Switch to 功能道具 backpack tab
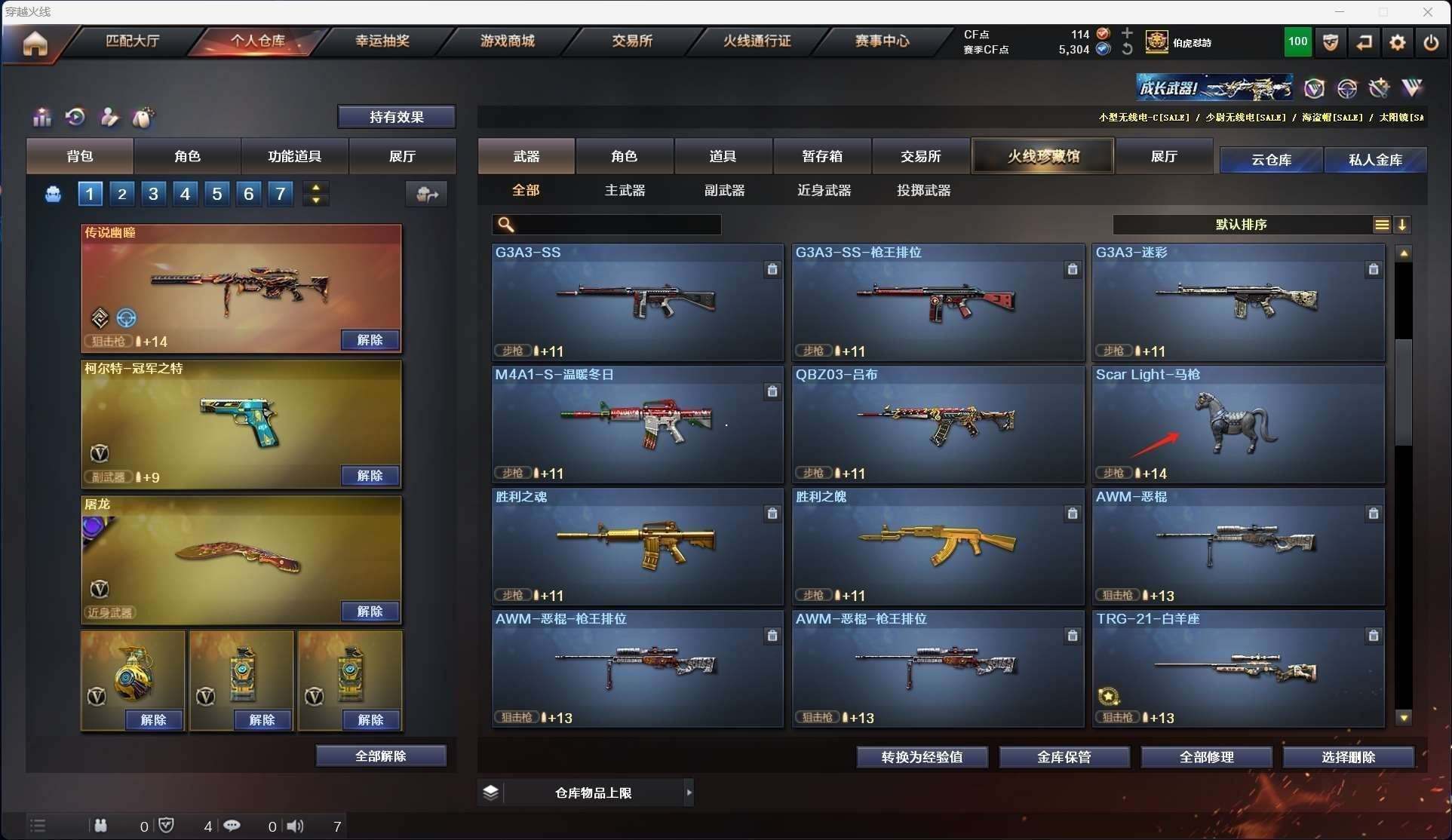 294,156
